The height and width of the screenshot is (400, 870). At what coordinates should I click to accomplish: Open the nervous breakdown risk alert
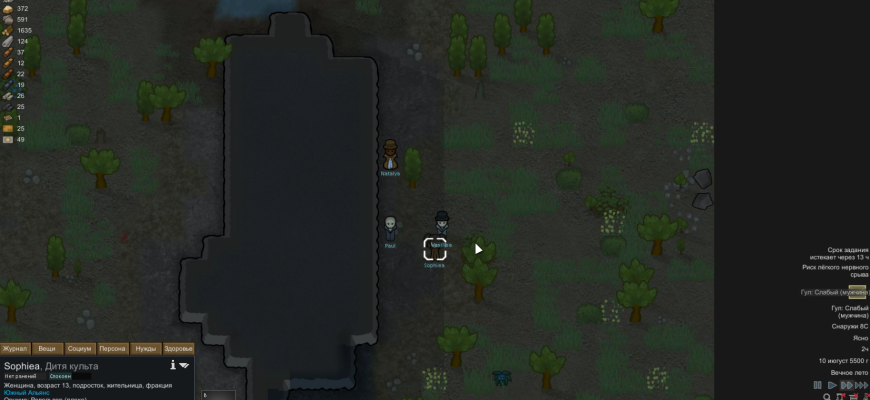(x=835, y=271)
